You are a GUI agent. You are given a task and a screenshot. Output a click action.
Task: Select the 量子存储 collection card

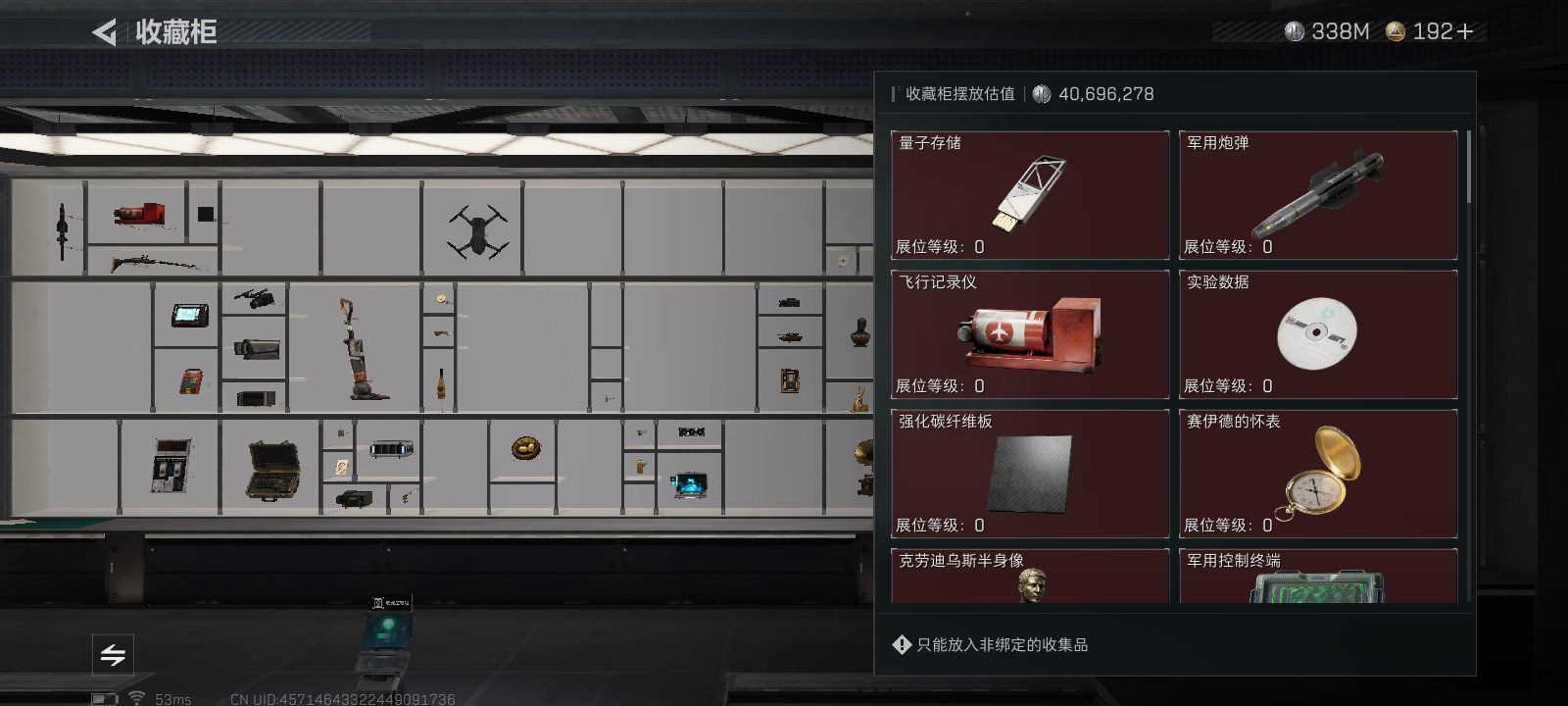[1029, 194]
